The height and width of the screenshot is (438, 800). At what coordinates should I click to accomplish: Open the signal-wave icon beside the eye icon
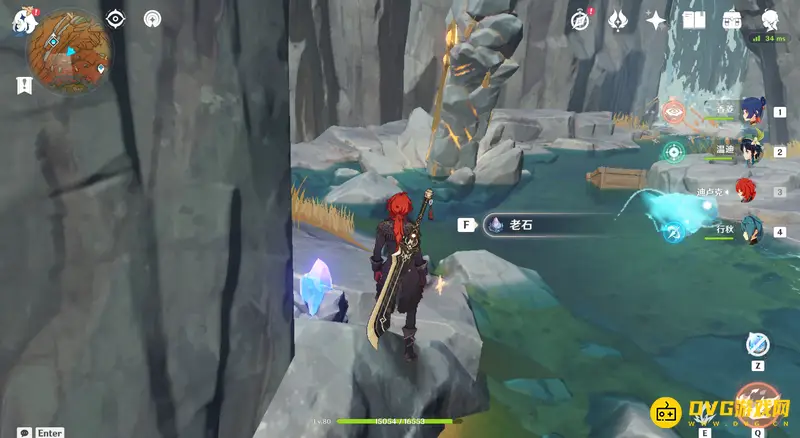click(152, 19)
